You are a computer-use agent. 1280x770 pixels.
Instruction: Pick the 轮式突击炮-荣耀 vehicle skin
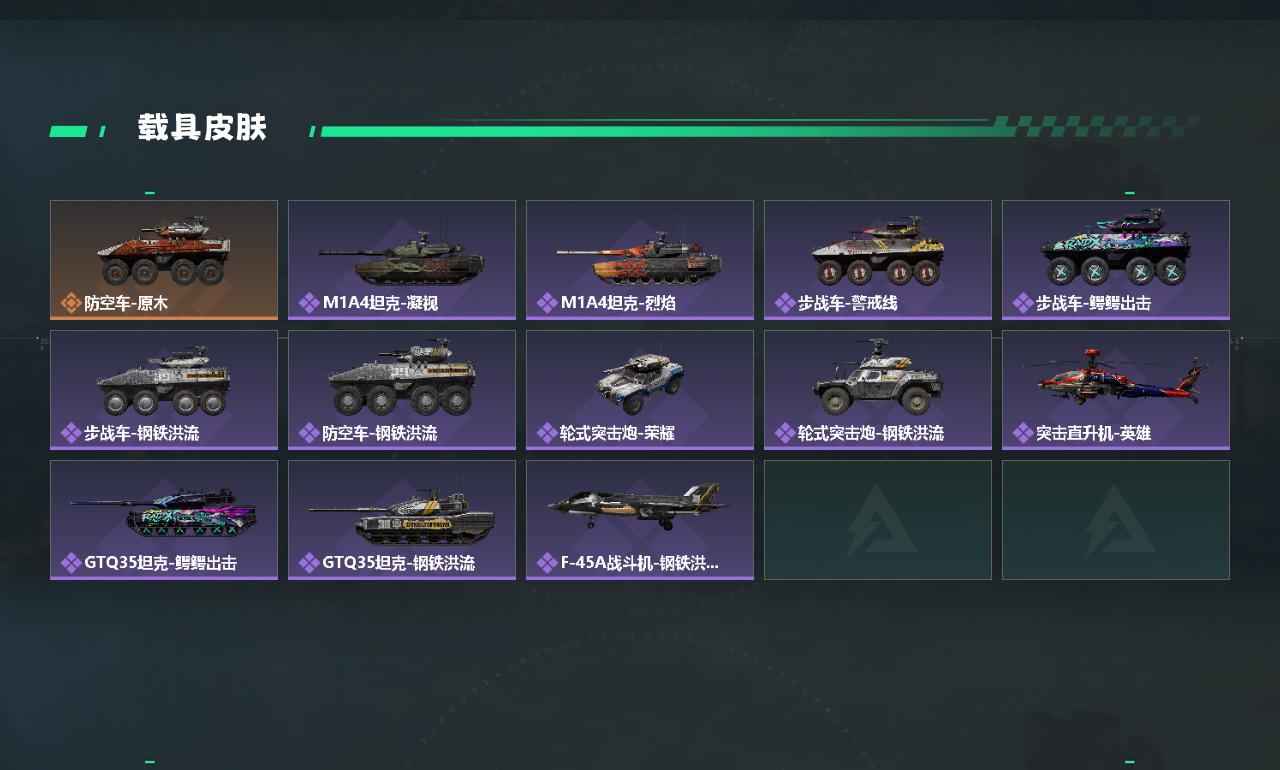[640, 390]
